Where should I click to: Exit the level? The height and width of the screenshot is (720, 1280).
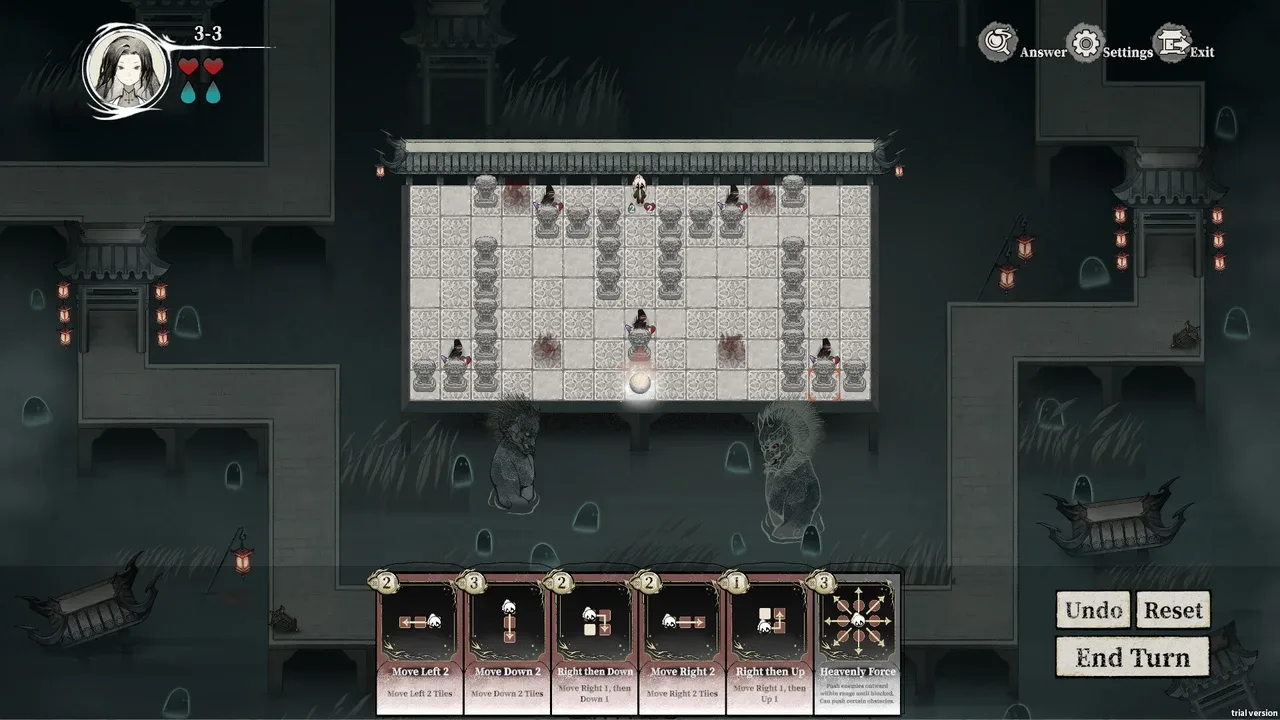point(1185,46)
